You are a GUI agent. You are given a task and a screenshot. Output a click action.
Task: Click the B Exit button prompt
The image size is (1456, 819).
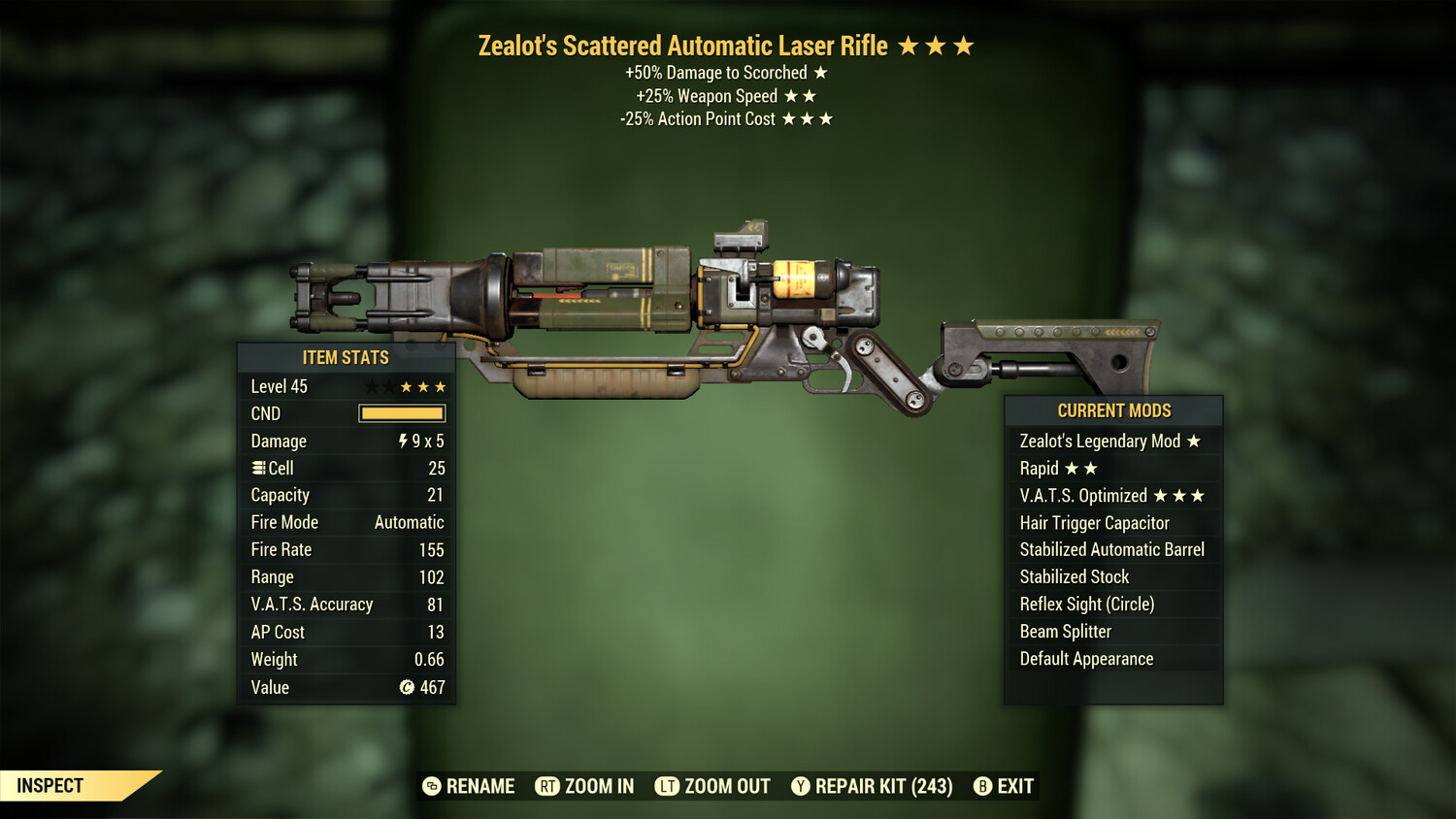pos(983,786)
